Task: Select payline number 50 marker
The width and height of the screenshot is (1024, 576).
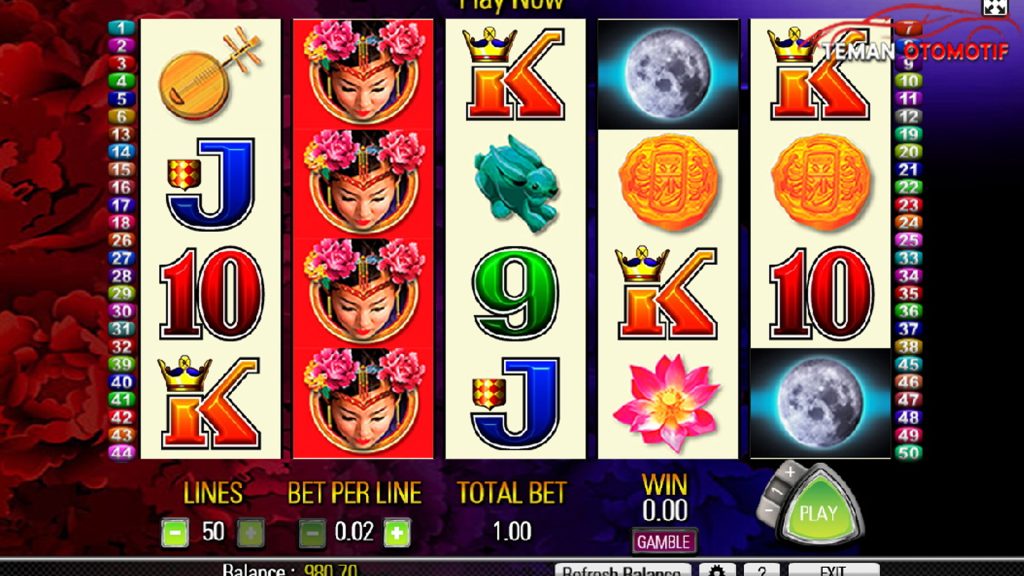Action: (908, 452)
